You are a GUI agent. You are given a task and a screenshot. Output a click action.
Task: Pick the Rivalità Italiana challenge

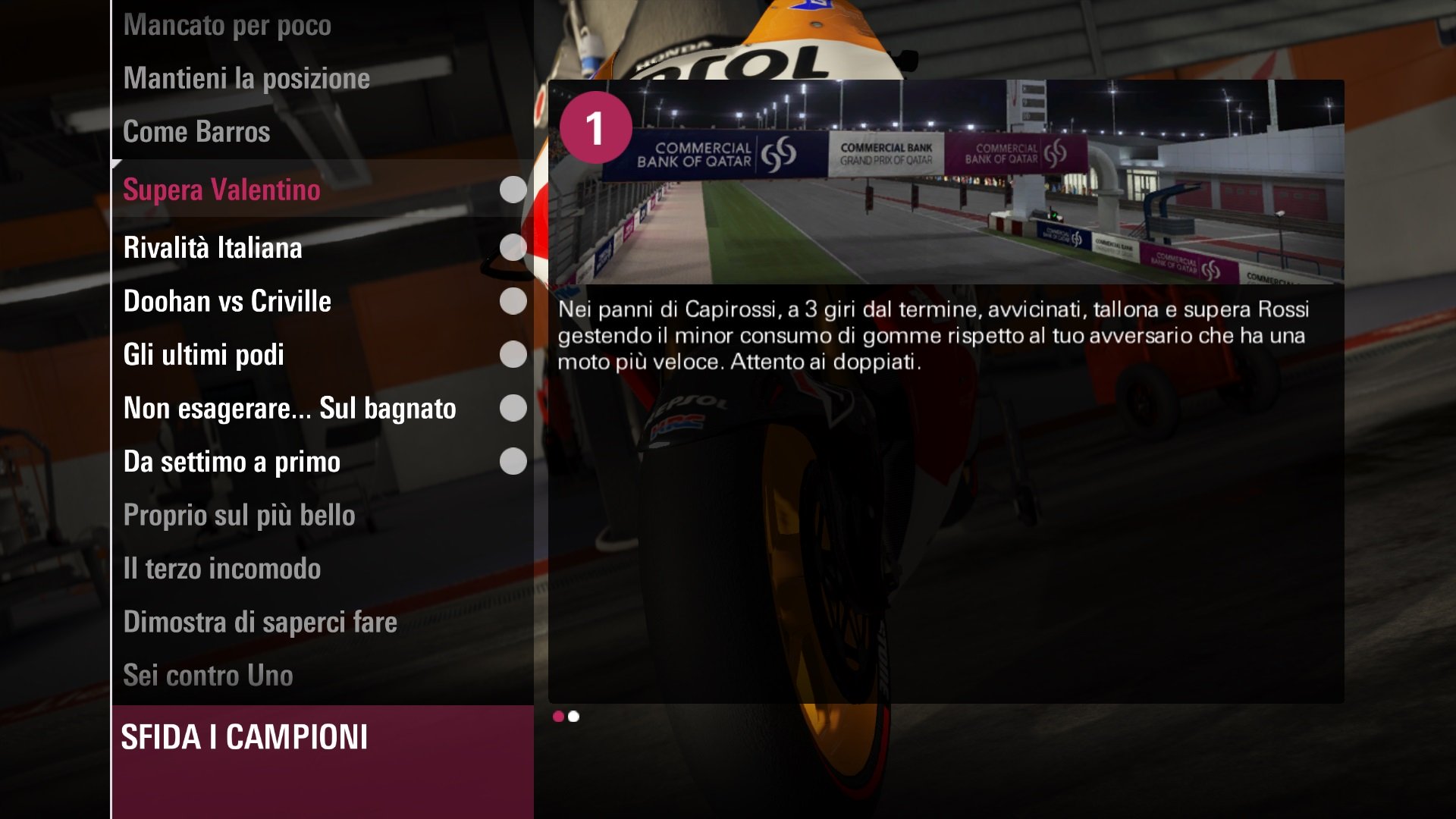pyautogui.click(x=212, y=248)
